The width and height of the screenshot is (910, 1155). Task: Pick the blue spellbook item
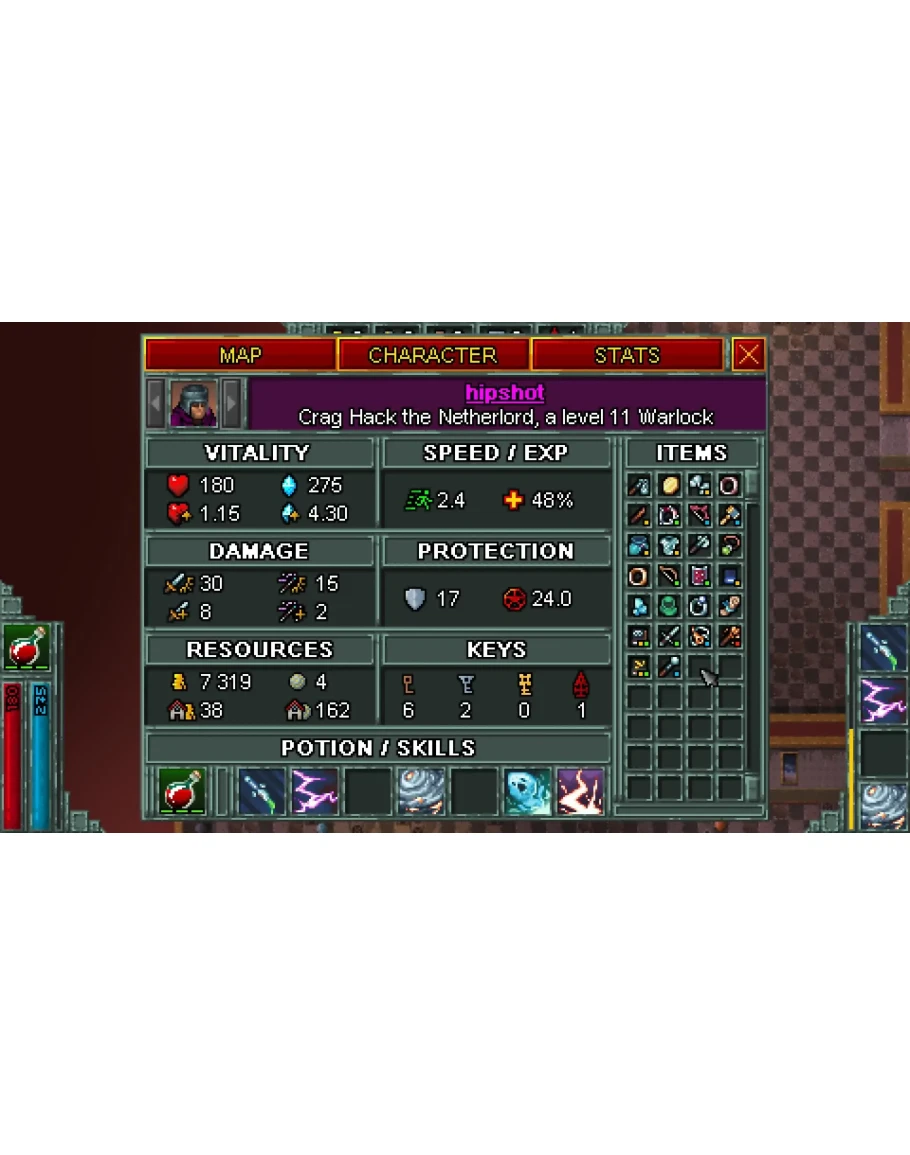pos(730,576)
